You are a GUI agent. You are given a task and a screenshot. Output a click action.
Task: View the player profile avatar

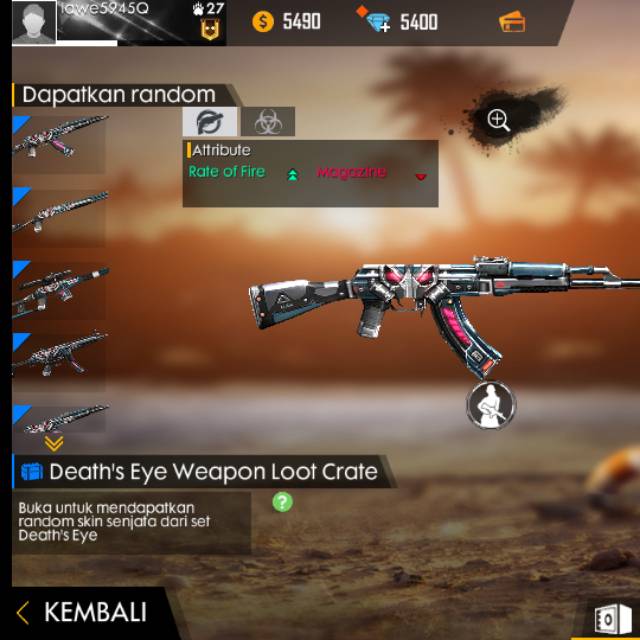click(x=34, y=23)
